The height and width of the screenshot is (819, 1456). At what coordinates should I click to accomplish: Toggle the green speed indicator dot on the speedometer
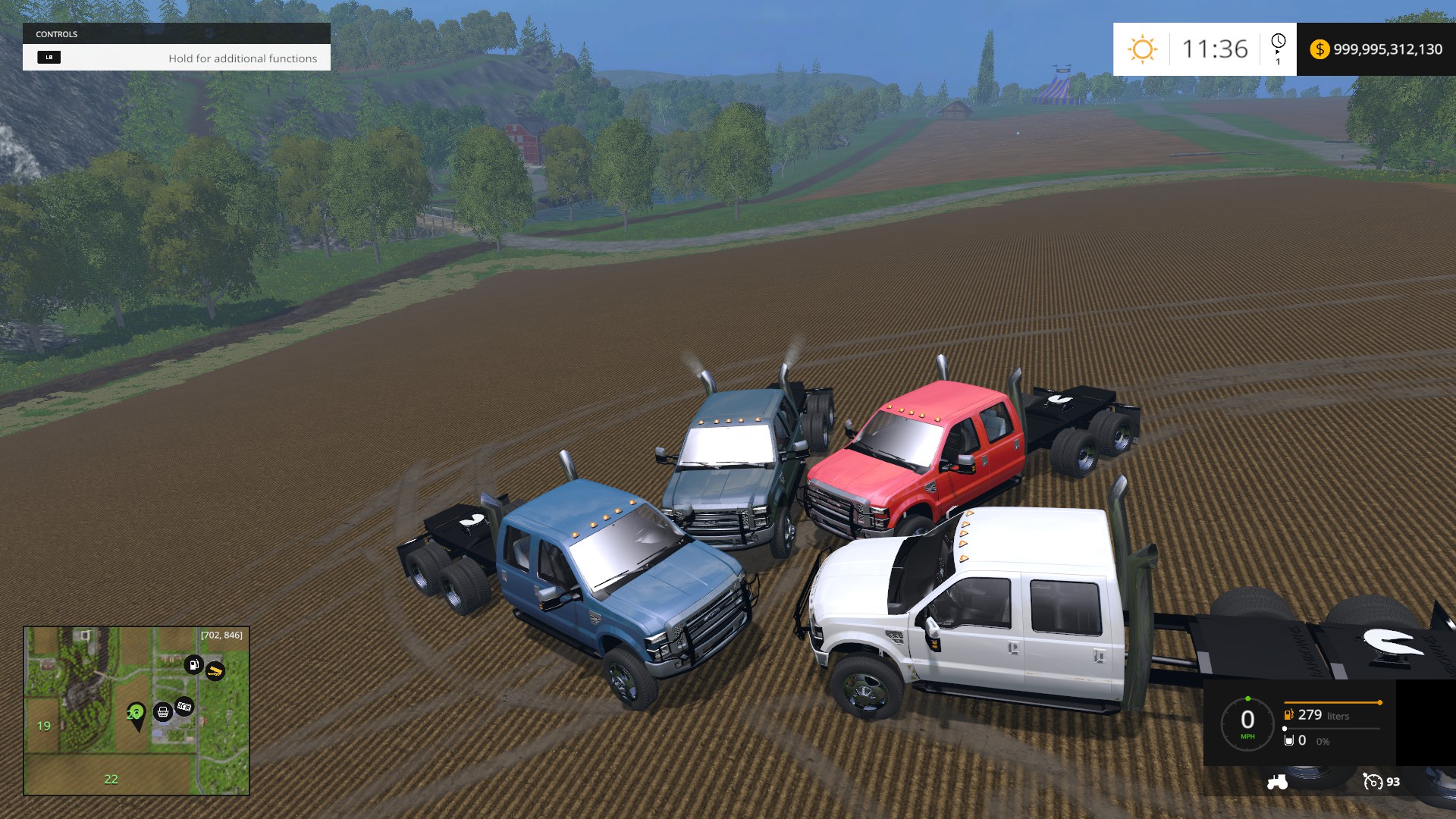coord(1247,698)
